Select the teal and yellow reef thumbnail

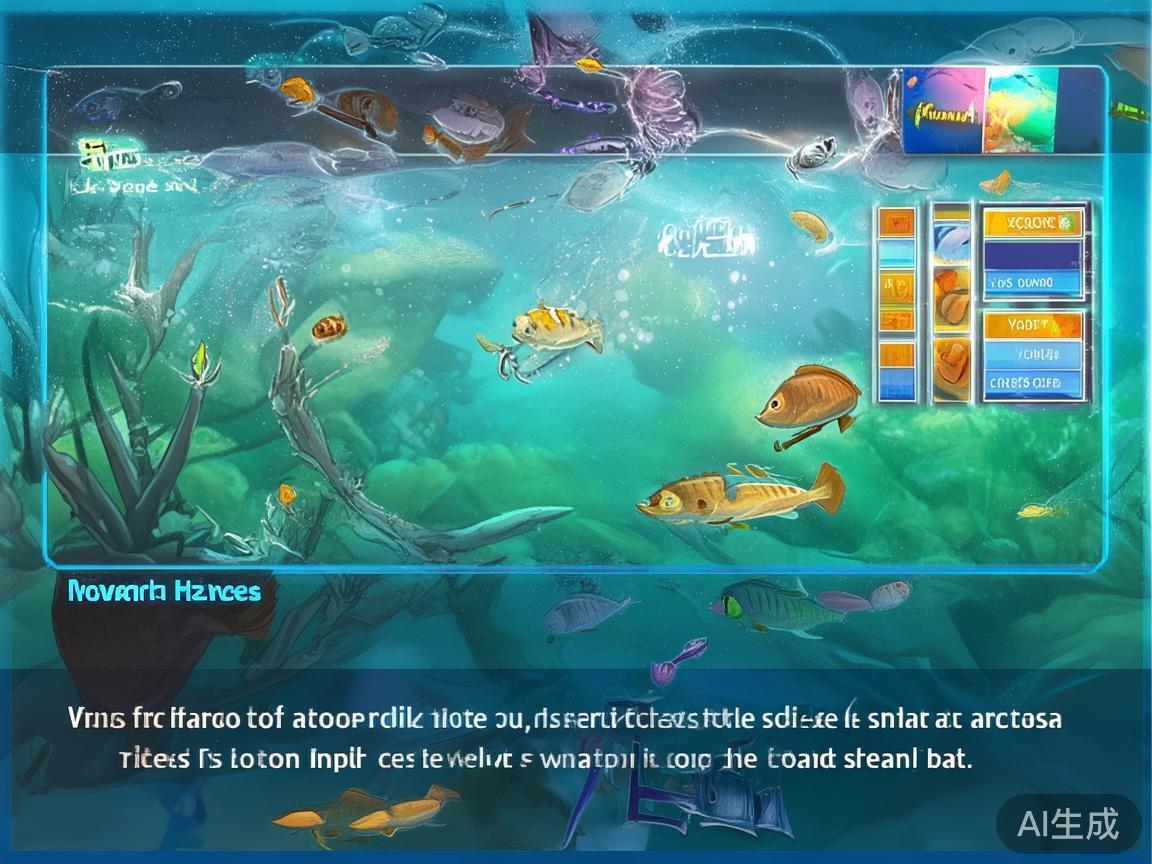tap(1021, 112)
